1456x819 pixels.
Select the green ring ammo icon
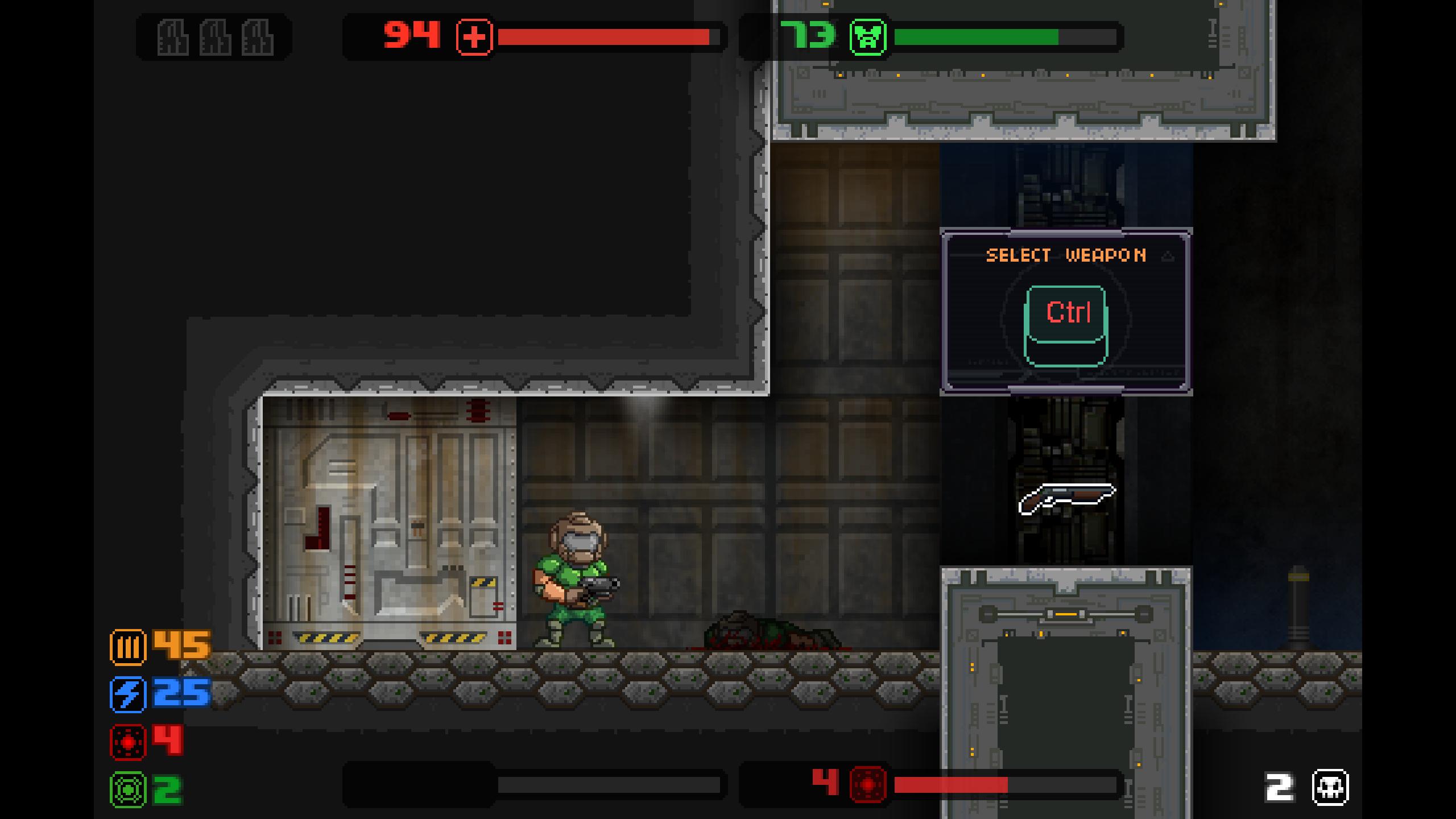tap(128, 789)
